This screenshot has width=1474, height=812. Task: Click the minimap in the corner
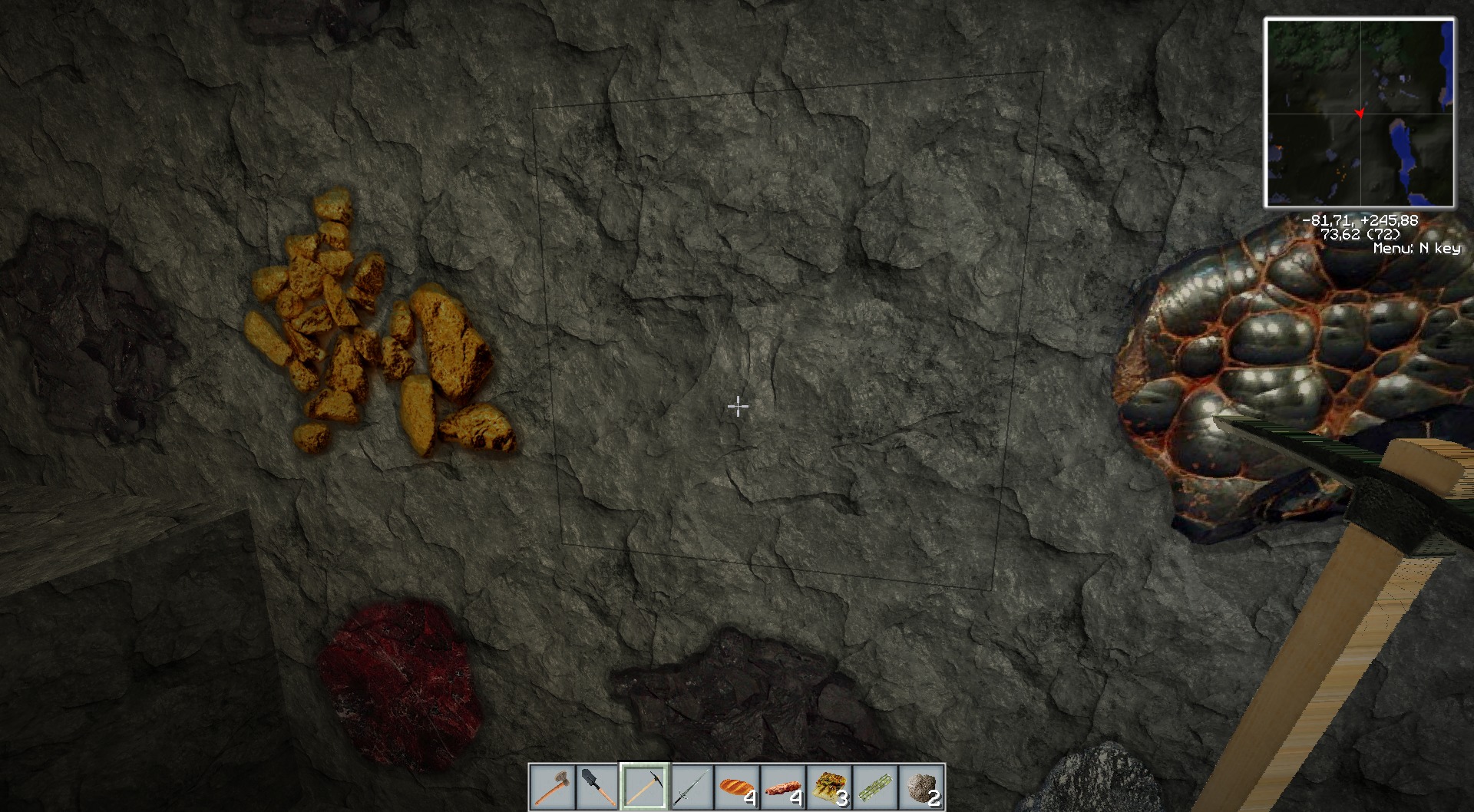click(1360, 113)
